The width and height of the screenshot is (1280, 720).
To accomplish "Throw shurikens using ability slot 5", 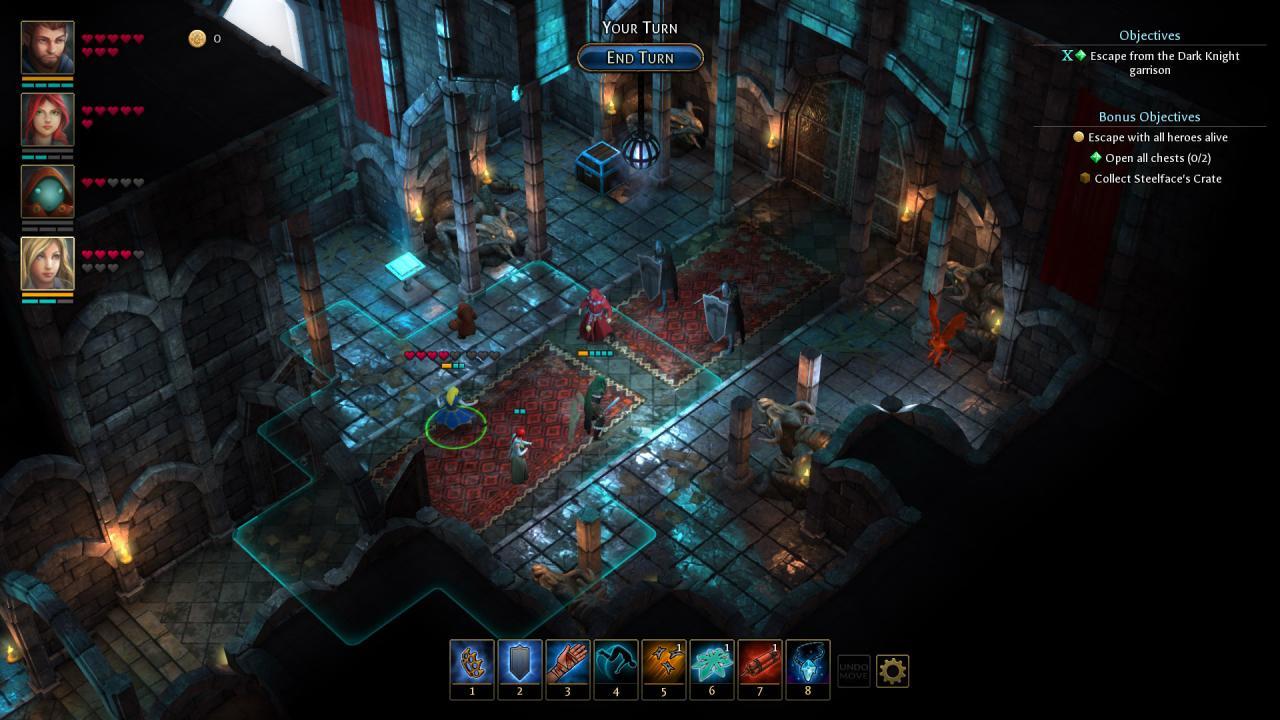I will pyautogui.click(x=663, y=662).
